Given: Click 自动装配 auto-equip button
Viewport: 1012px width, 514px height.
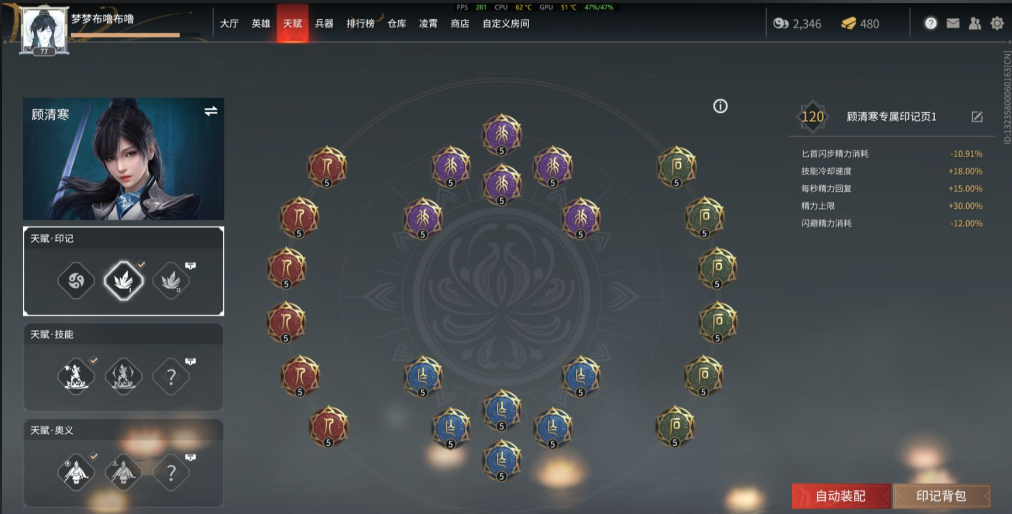Looking at the screenshot, I should (839, 496).
